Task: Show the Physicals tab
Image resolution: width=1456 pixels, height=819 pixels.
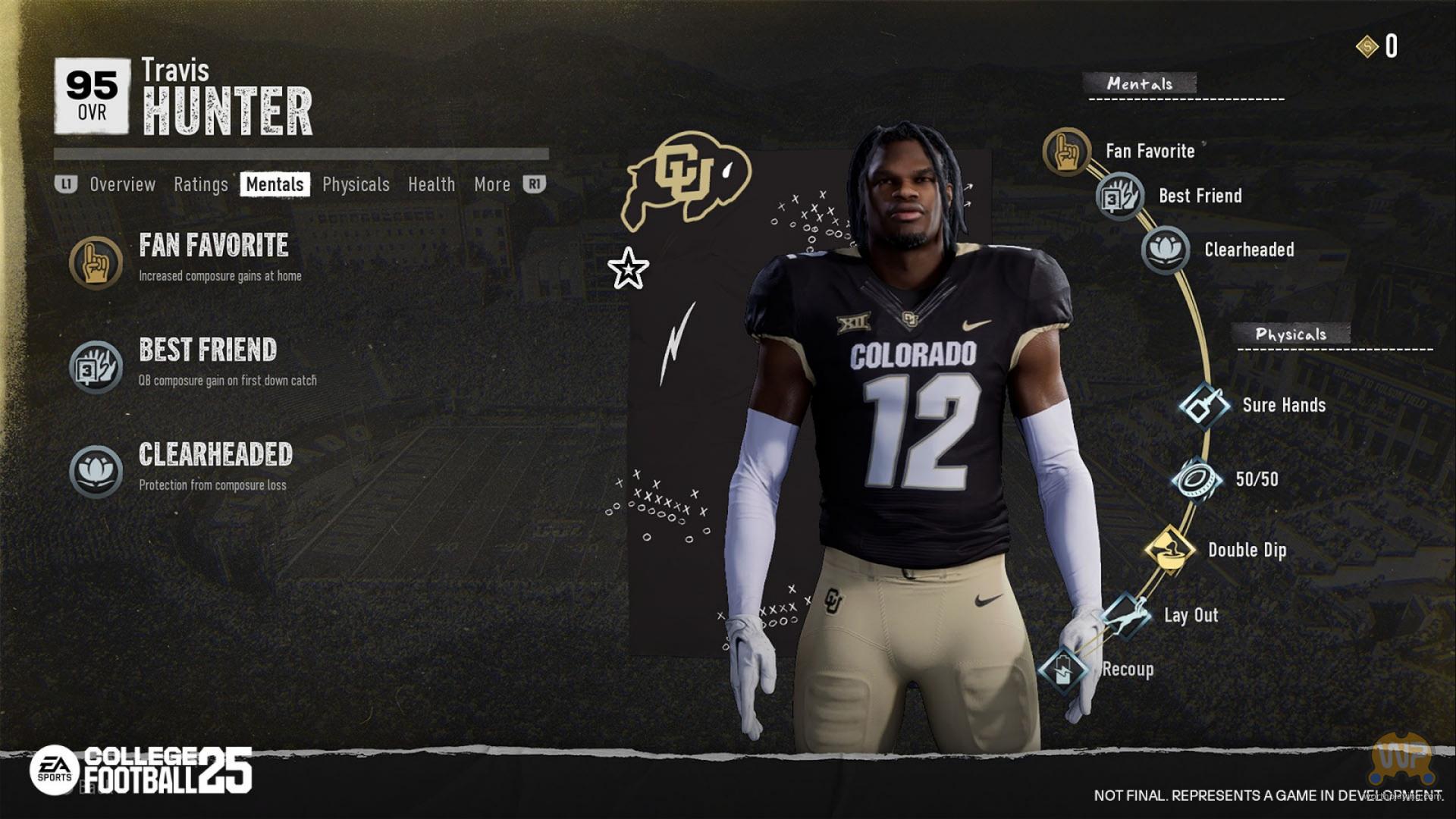Action: [356, 184]
